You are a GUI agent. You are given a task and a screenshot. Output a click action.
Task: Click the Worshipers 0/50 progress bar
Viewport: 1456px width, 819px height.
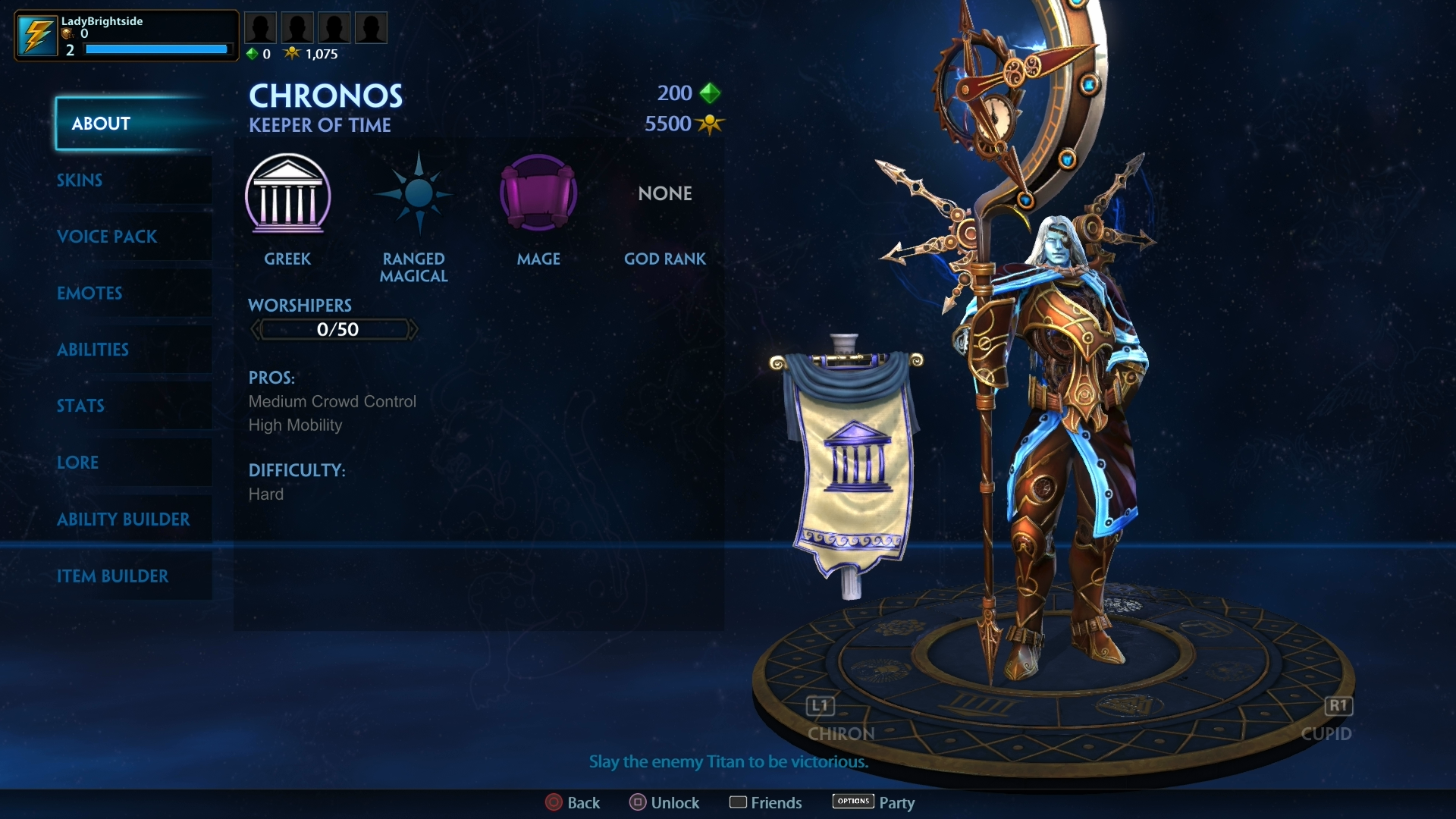click(334, 328)
